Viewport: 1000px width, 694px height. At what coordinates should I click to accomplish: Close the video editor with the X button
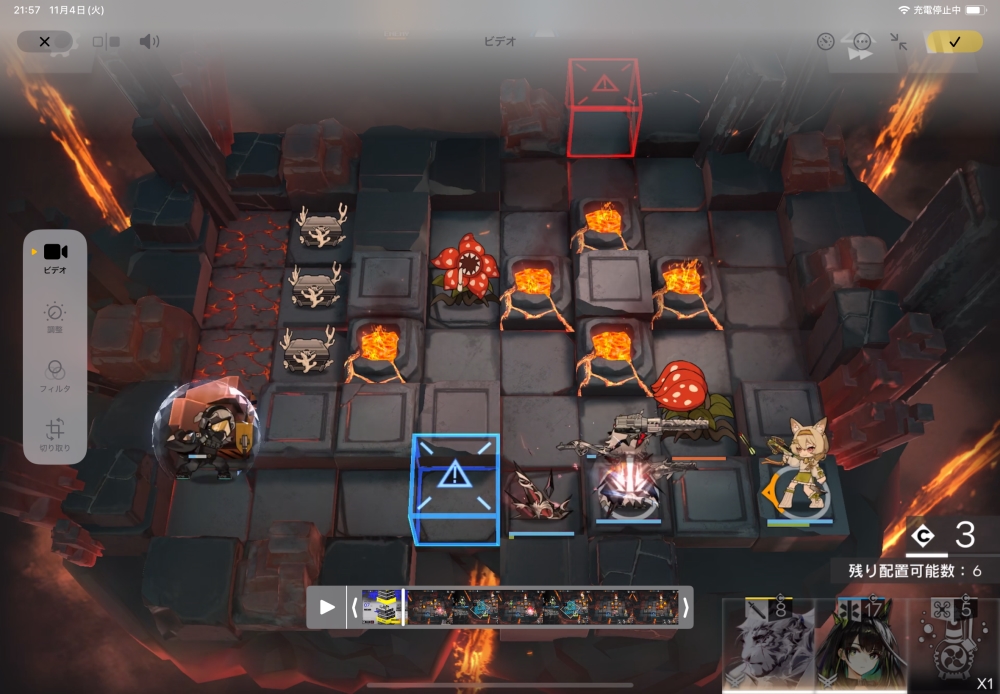point(44,41)
